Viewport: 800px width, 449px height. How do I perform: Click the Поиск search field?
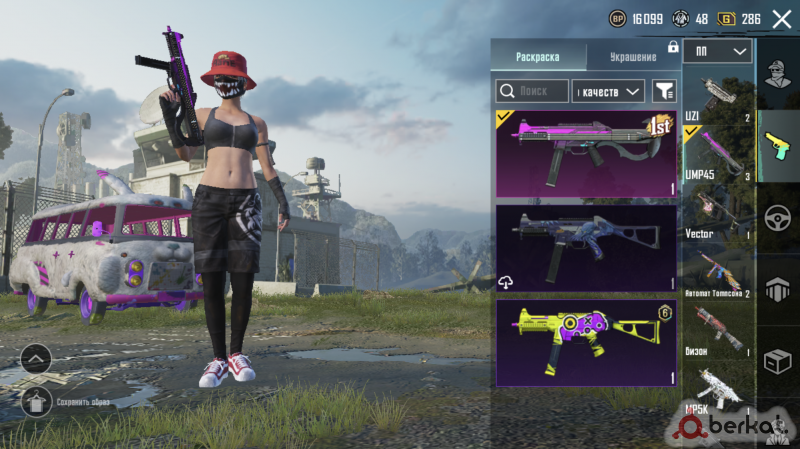click(x=533, y=92)
